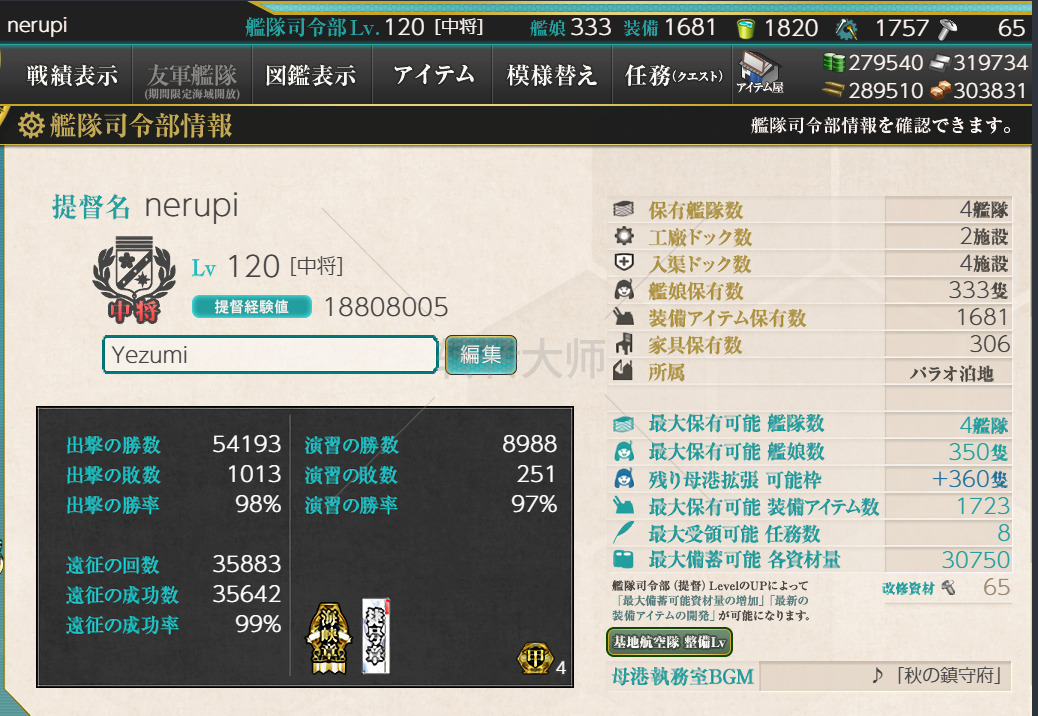Image resolution: width=1038 pixels, height=716 pixels.
Task: Click the 編集 edit comment button
Action: [480, 354]
